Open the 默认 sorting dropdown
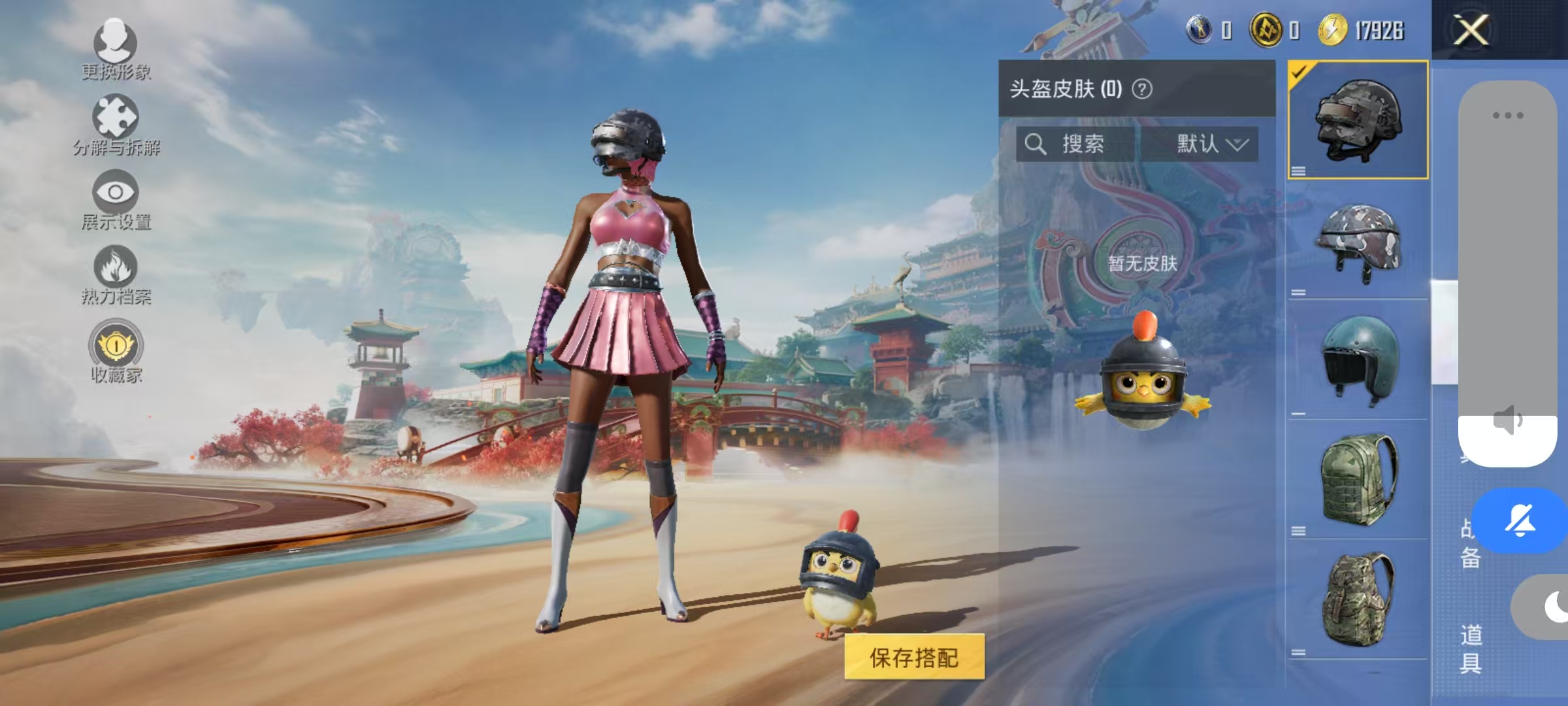 click(x=1213, y=145)
